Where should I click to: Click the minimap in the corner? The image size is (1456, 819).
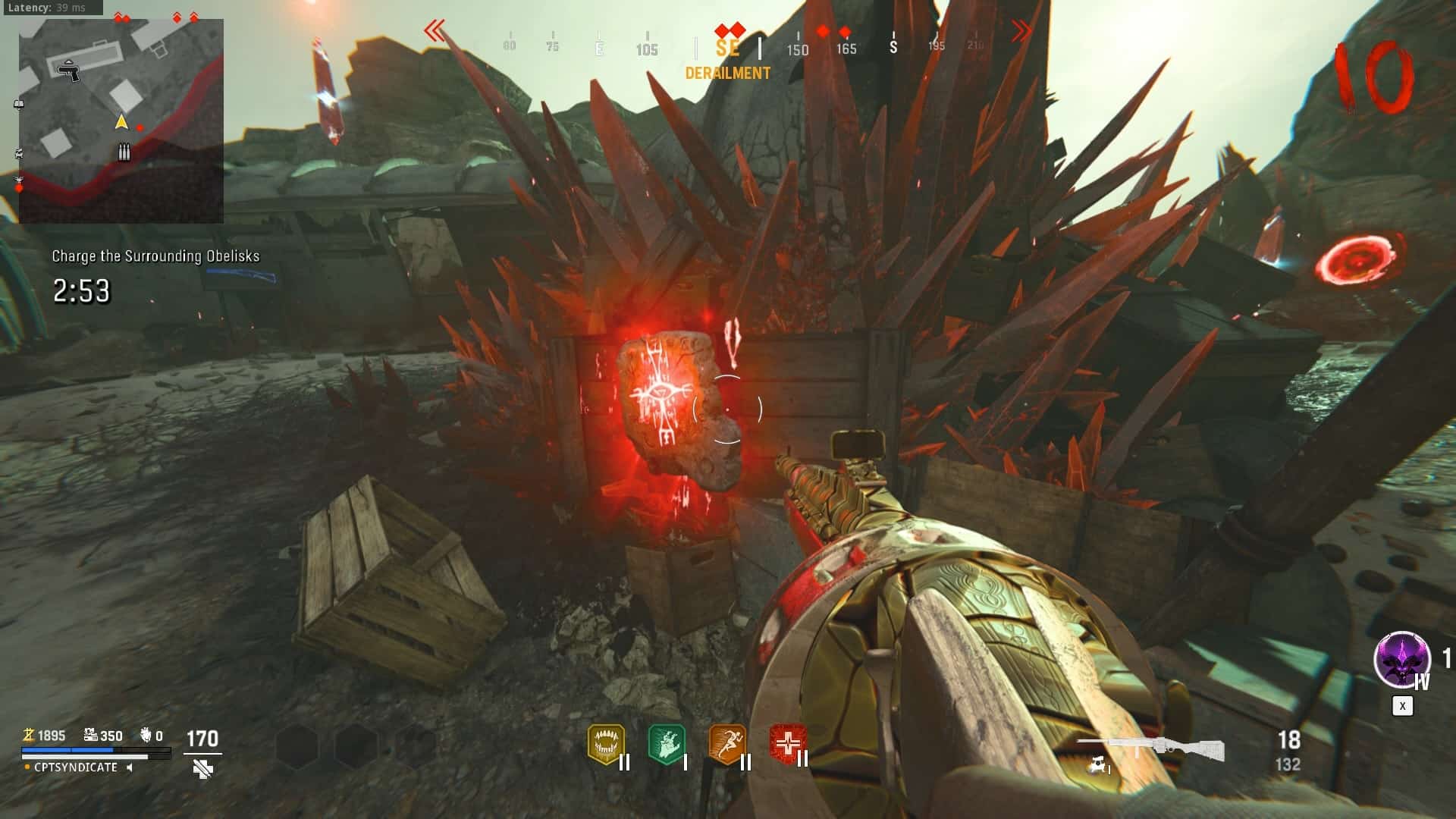tap(121, 121)
